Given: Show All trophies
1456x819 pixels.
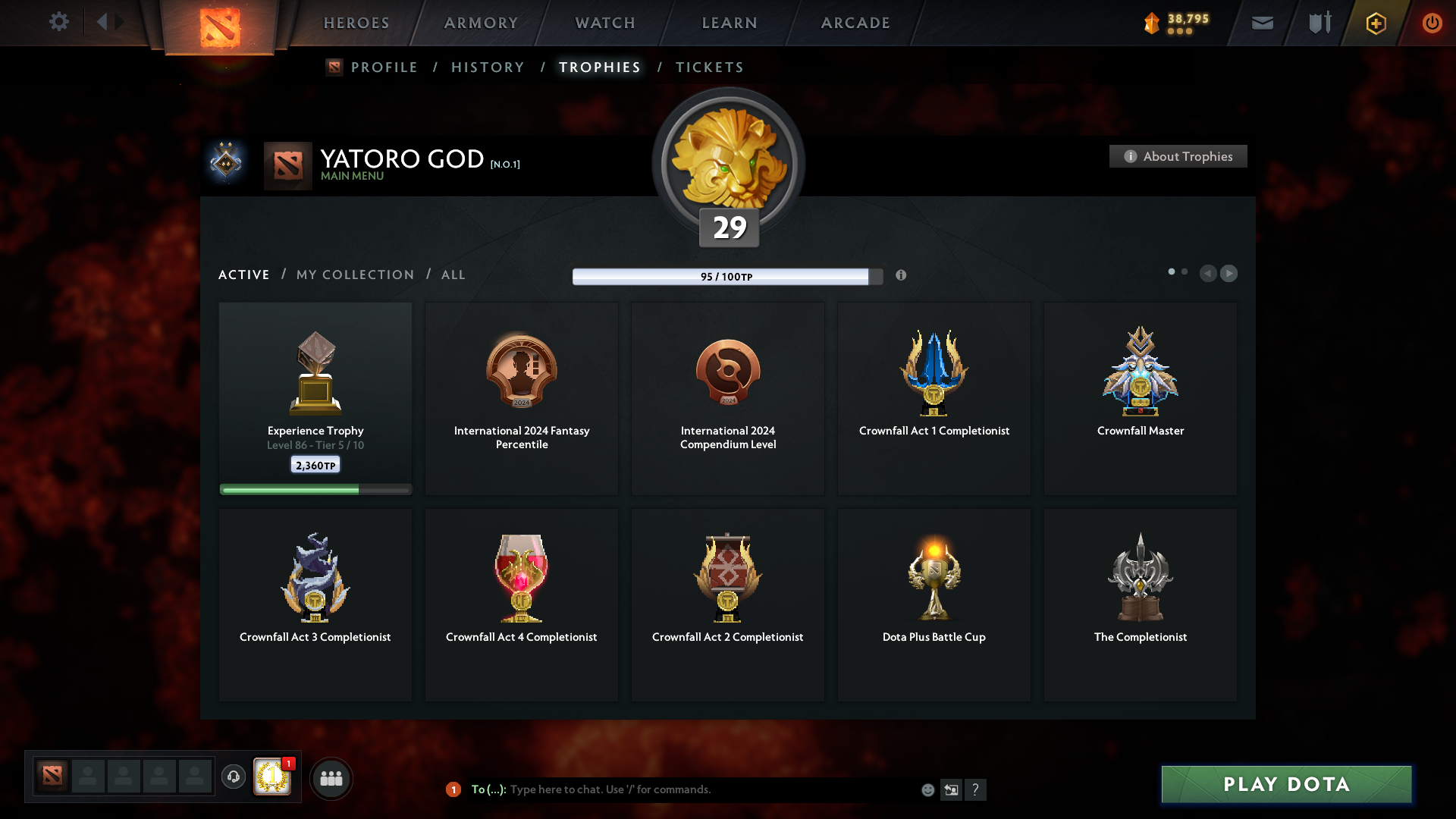Looking at the screenshot, I should pyautogui.click(x=453, y=275).
